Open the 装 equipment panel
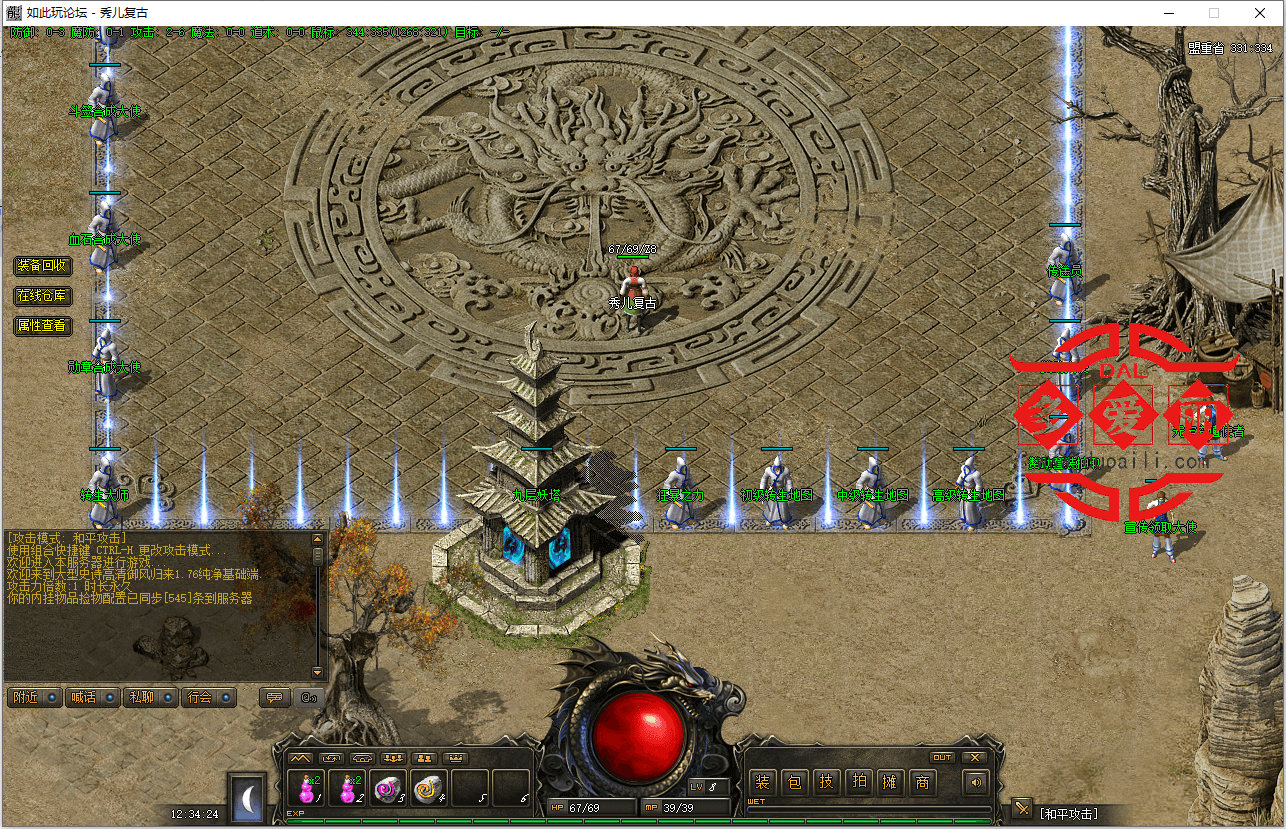The height and width of the screenshot is (829, 1286). pos(762,782)
